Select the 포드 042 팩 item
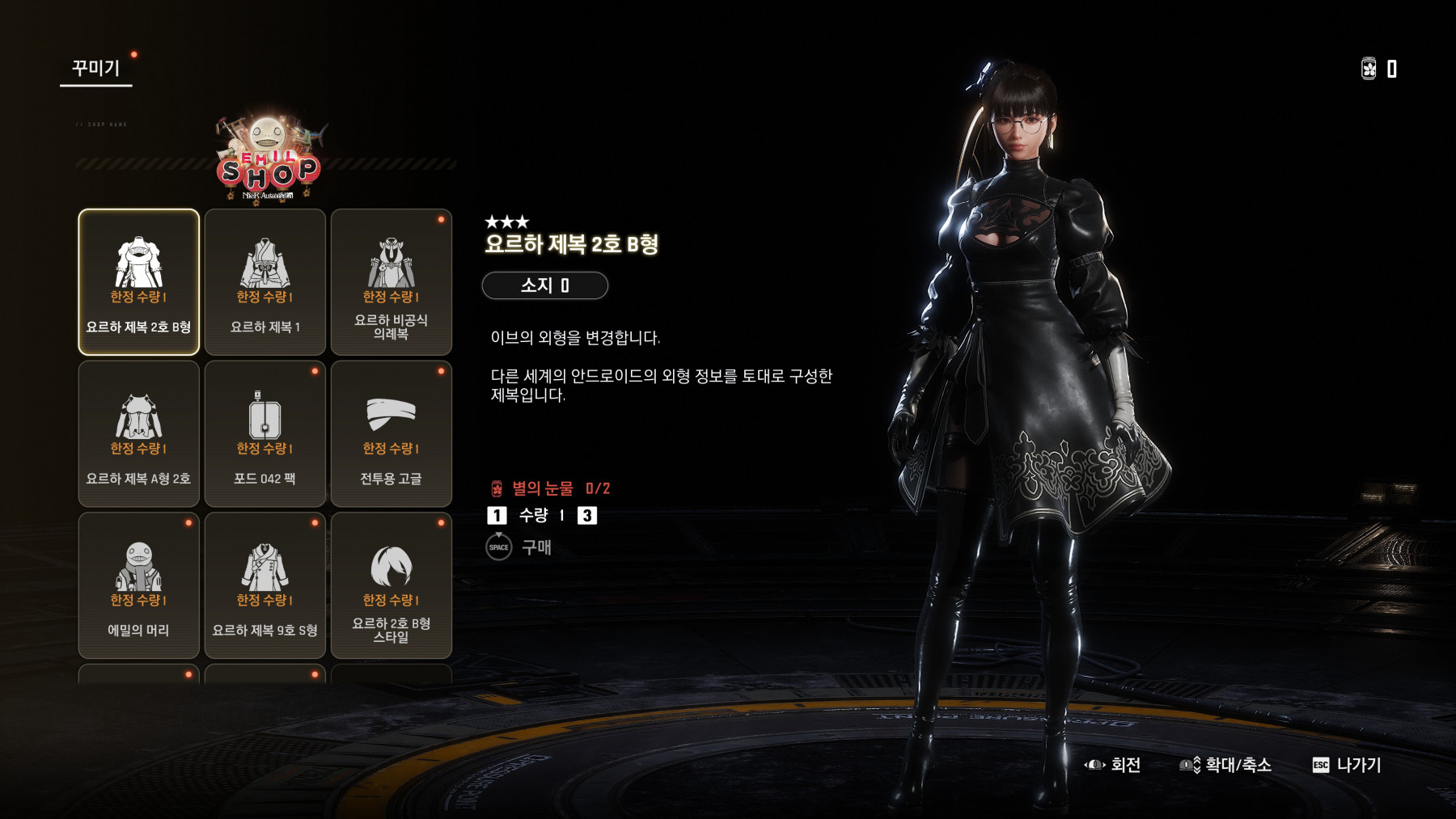The image size is (1456, 819). (x=265, y=433)
